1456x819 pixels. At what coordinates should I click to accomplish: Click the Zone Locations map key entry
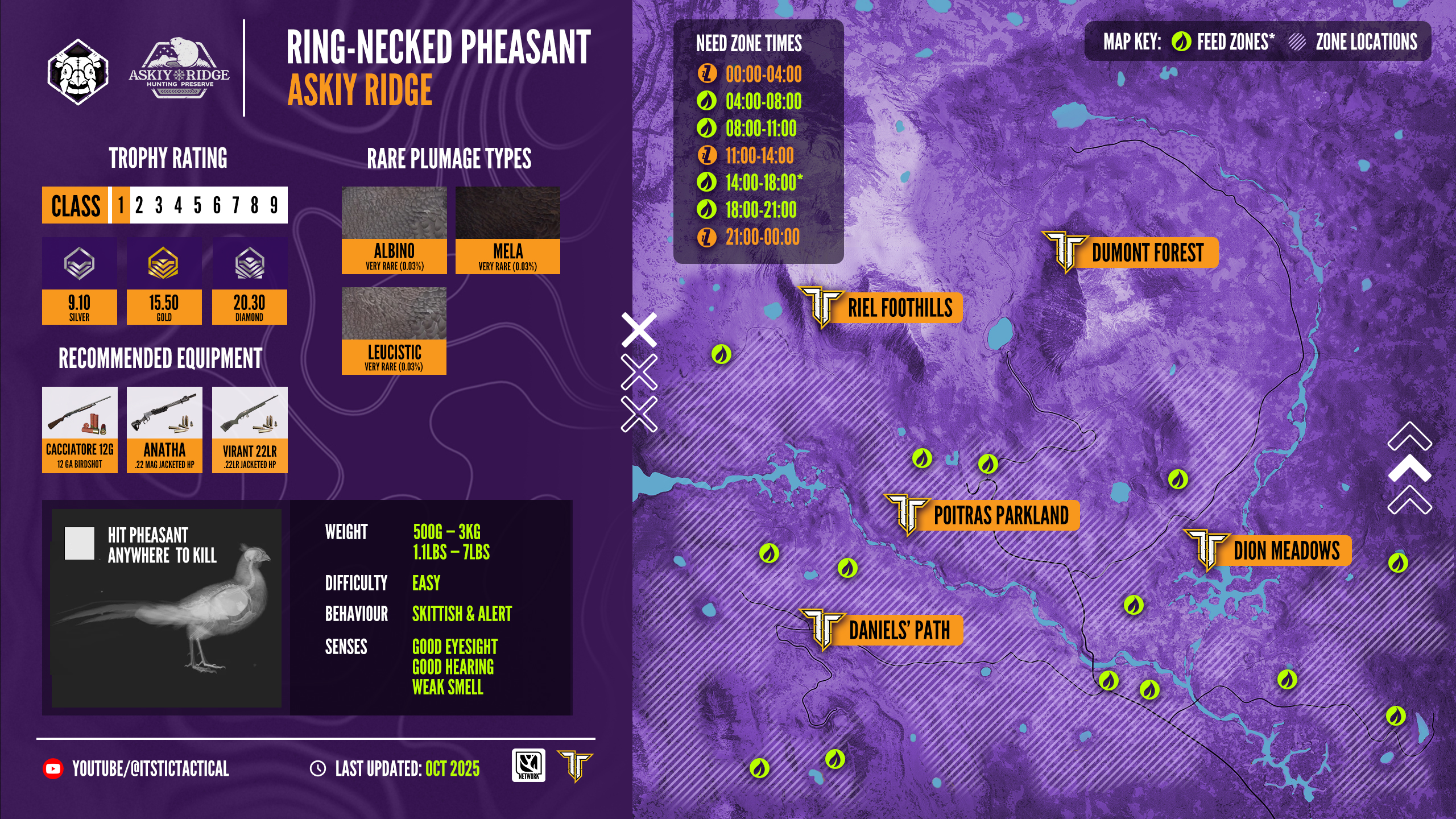[1354, 42]
